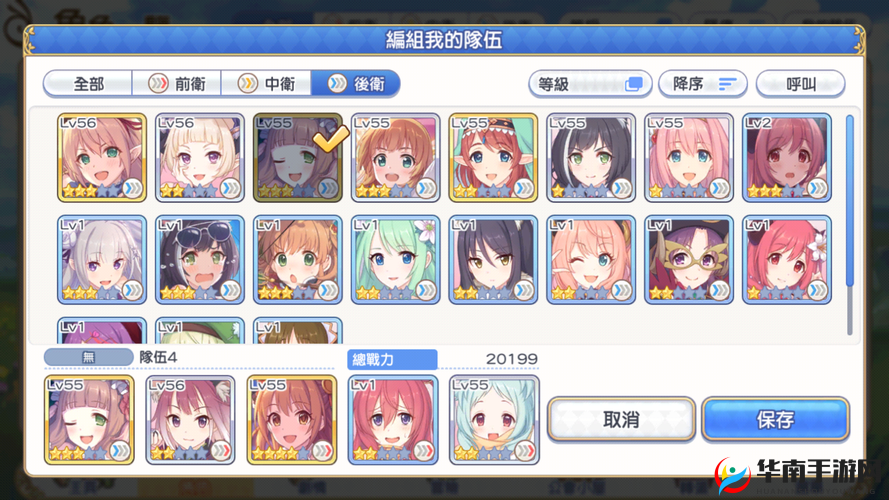Toggle the 降序 sort order
The image size is (889, 500).
(x=704, y=84)
